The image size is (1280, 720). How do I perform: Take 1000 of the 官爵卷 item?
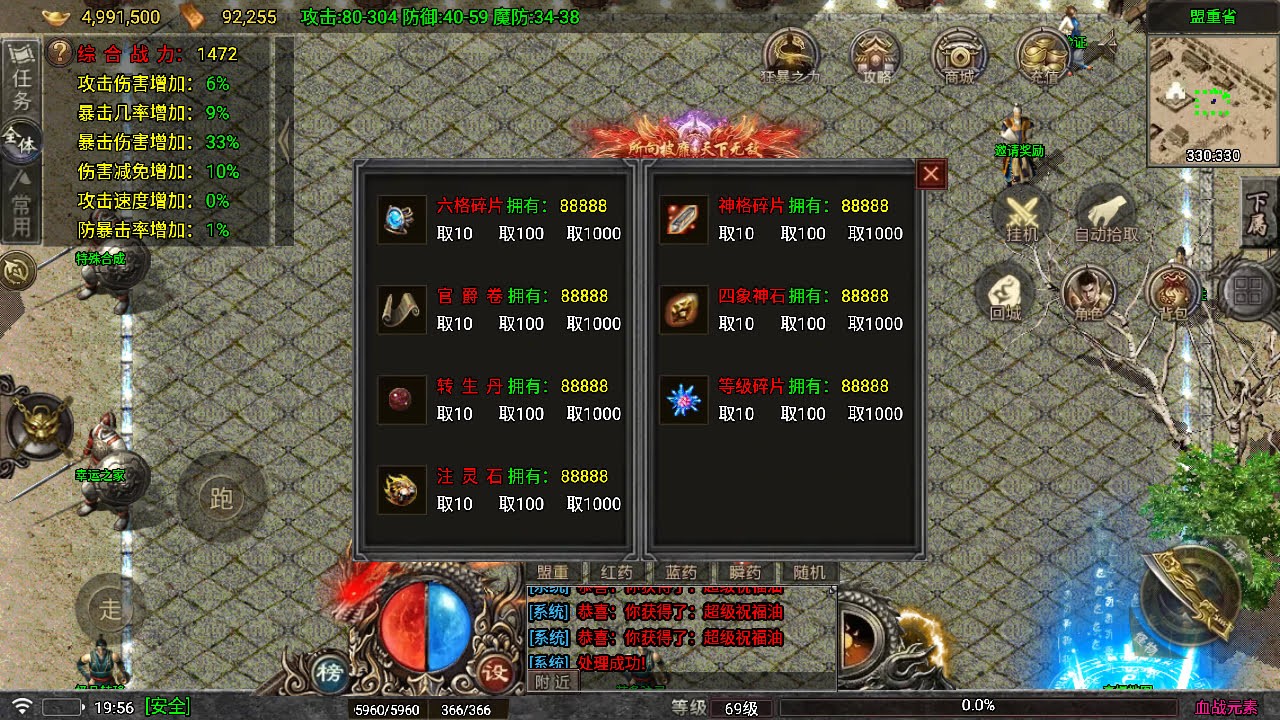point(594,324)
